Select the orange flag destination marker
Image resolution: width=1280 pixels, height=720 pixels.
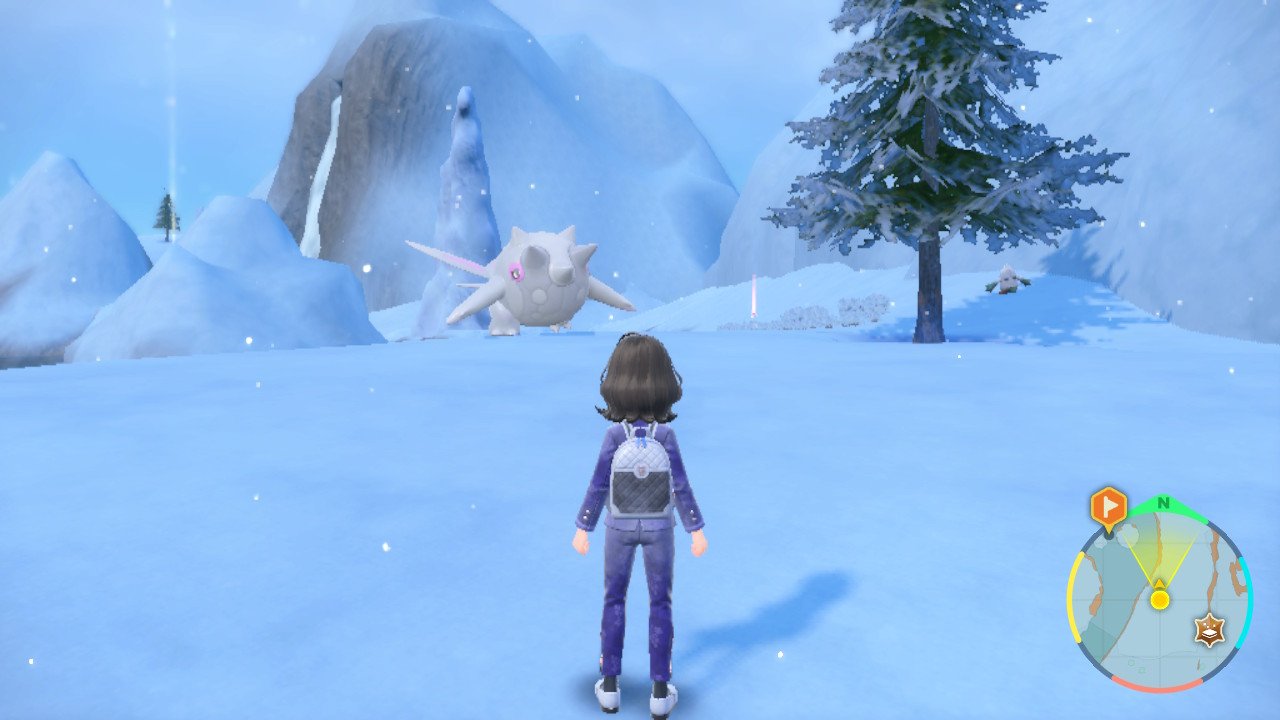(x=1108, y=508)
